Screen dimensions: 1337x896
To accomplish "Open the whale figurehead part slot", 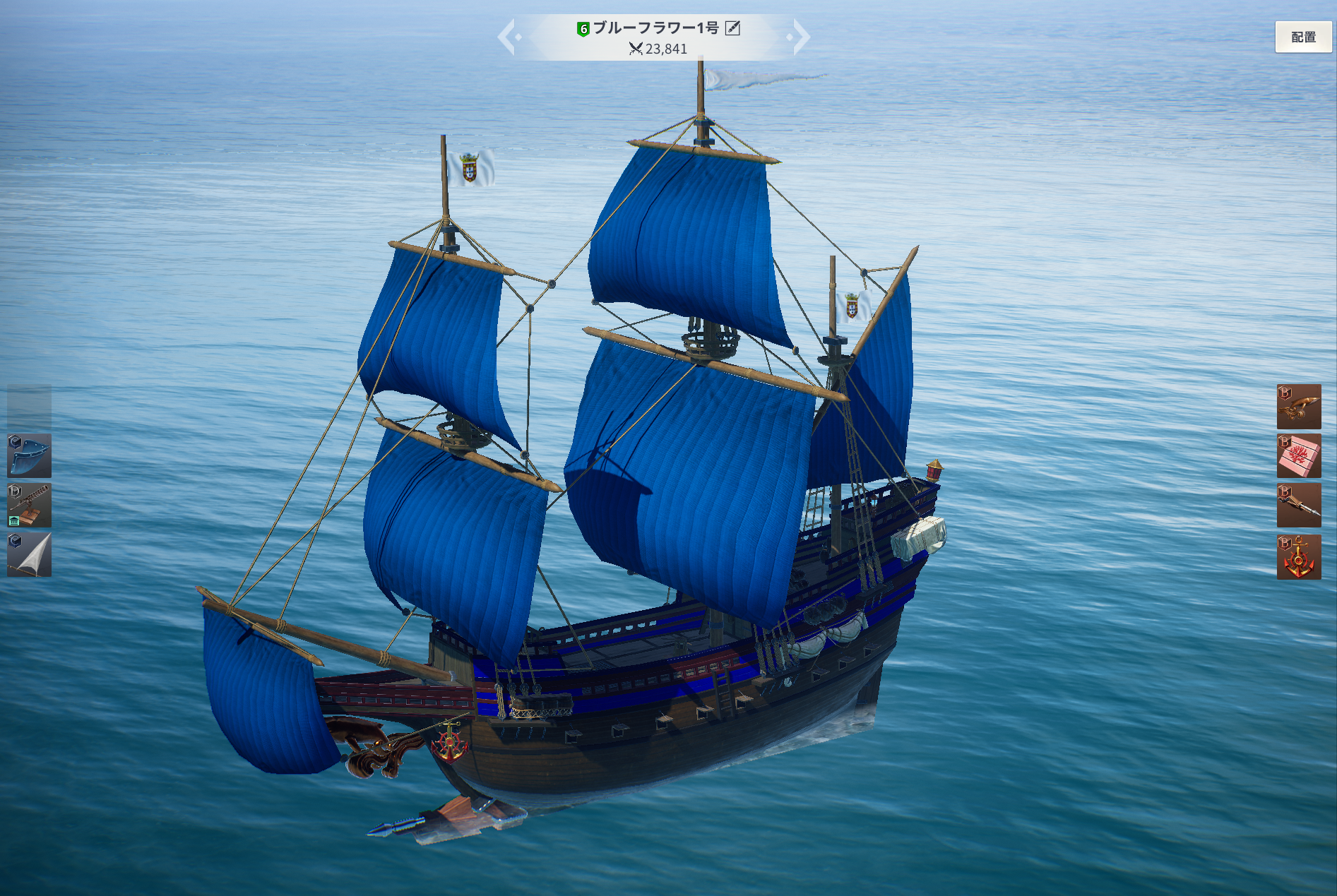I will tap(1298, 407).
